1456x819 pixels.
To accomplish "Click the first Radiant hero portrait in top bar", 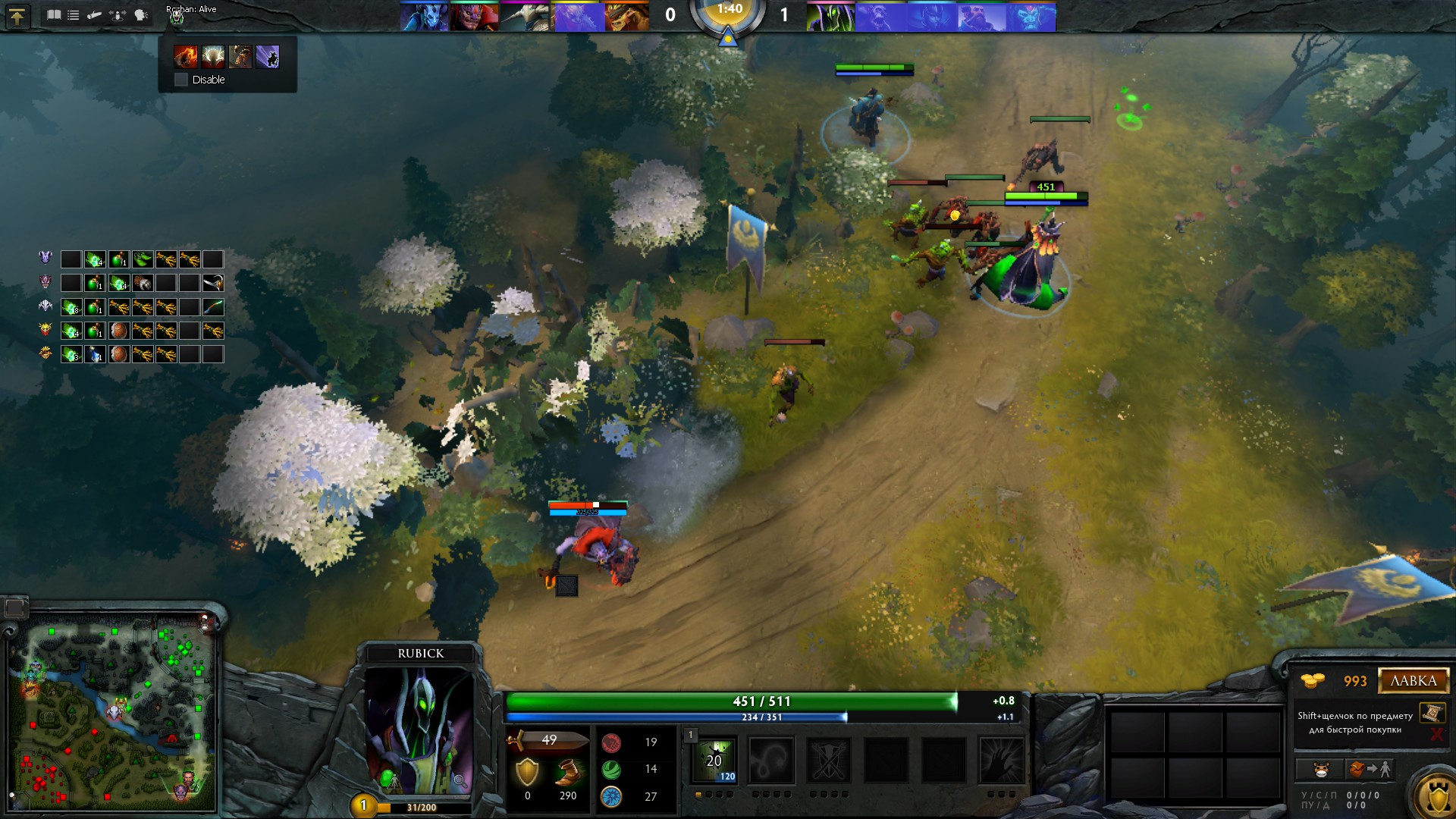I will point(423,17).
